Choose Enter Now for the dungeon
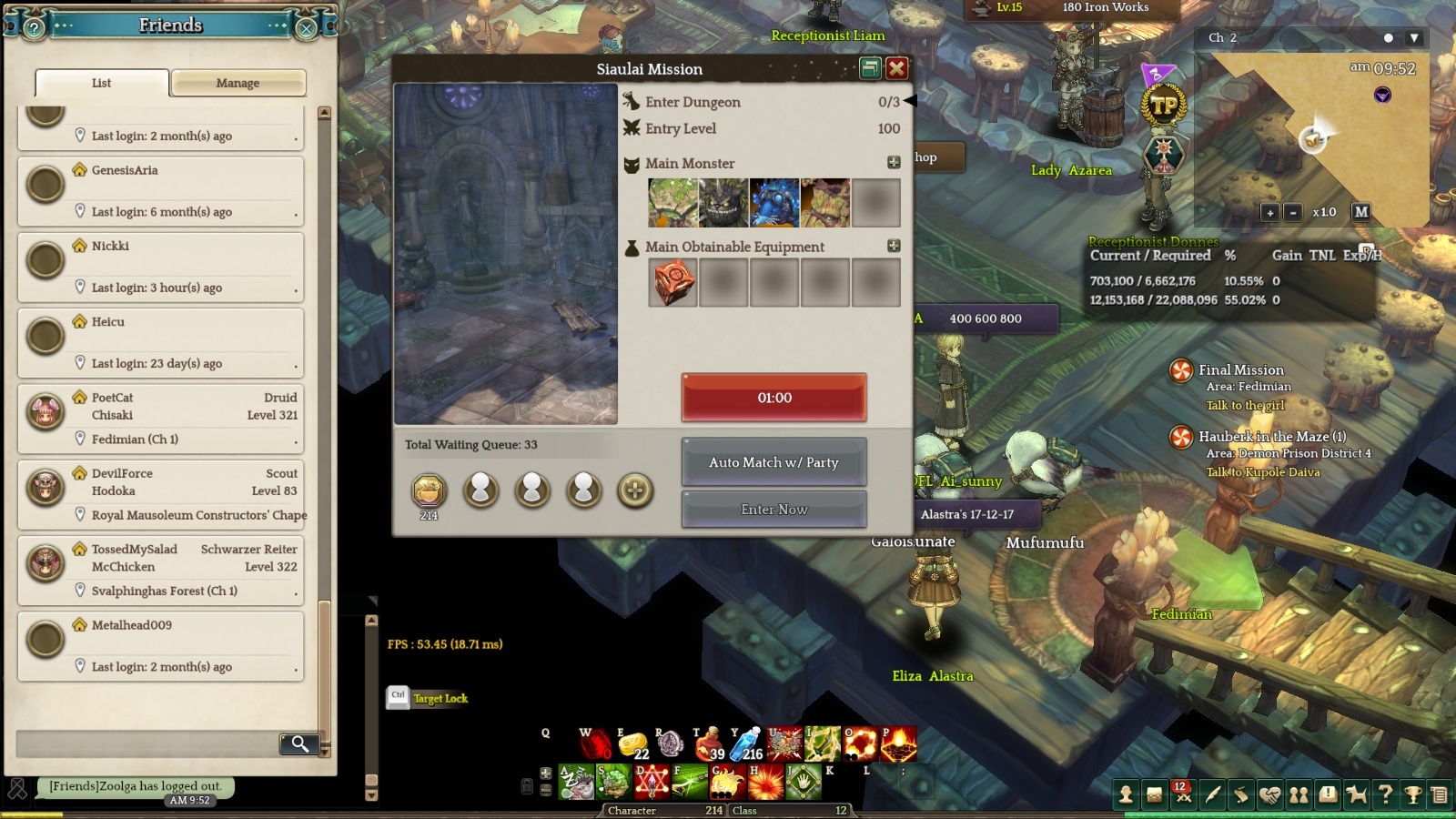Image resolution: width=1456 pixels, height=819 pixels. tap(773, 510)
